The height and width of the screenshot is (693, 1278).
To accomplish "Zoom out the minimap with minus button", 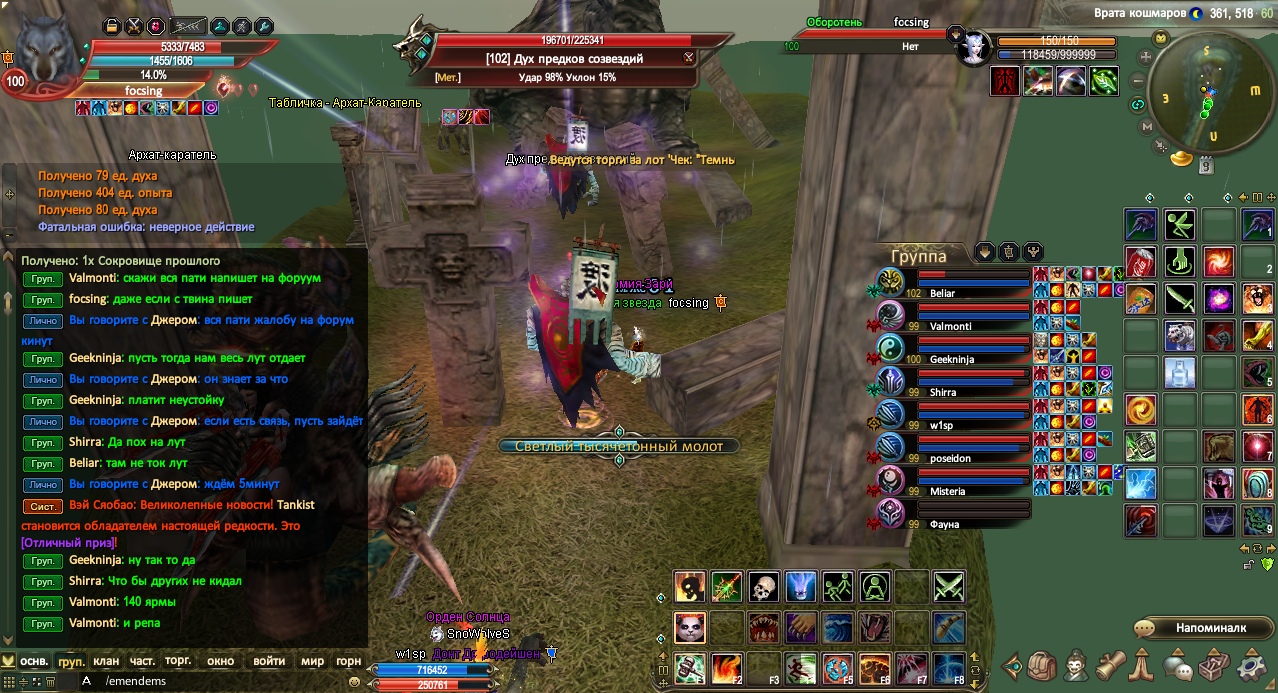I will click(1139, 83).
